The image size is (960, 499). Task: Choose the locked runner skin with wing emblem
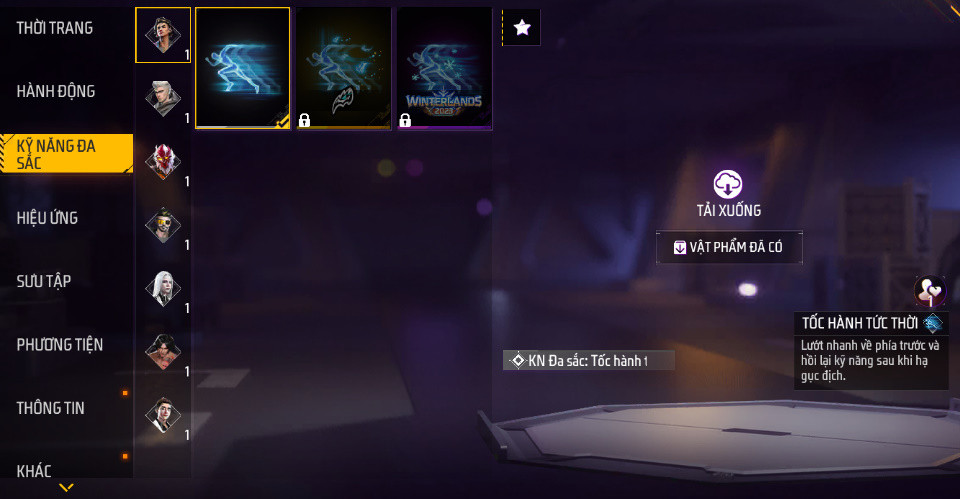click(x=343, y=68)
